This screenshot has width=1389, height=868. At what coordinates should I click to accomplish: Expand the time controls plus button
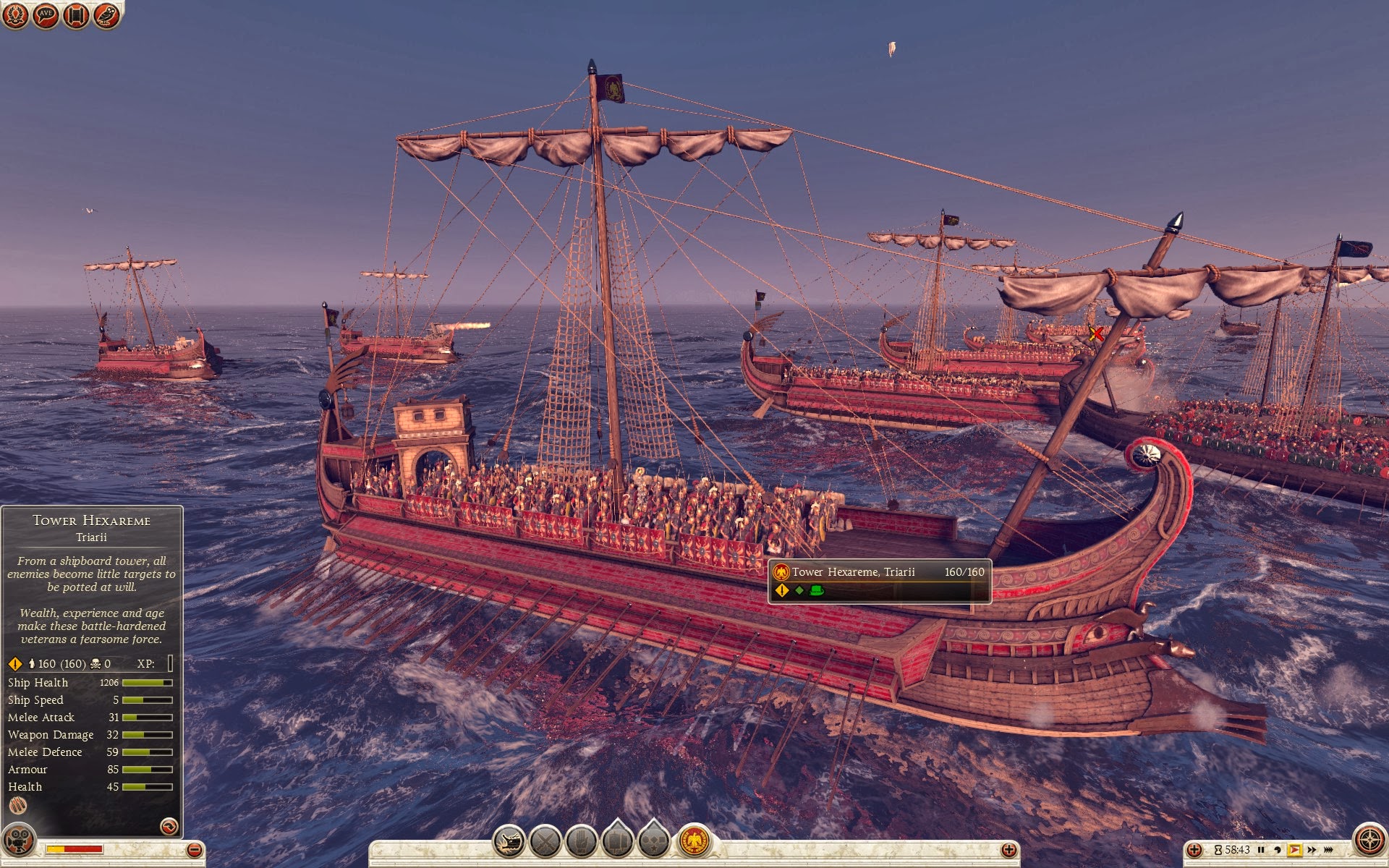pos(1195,850)
